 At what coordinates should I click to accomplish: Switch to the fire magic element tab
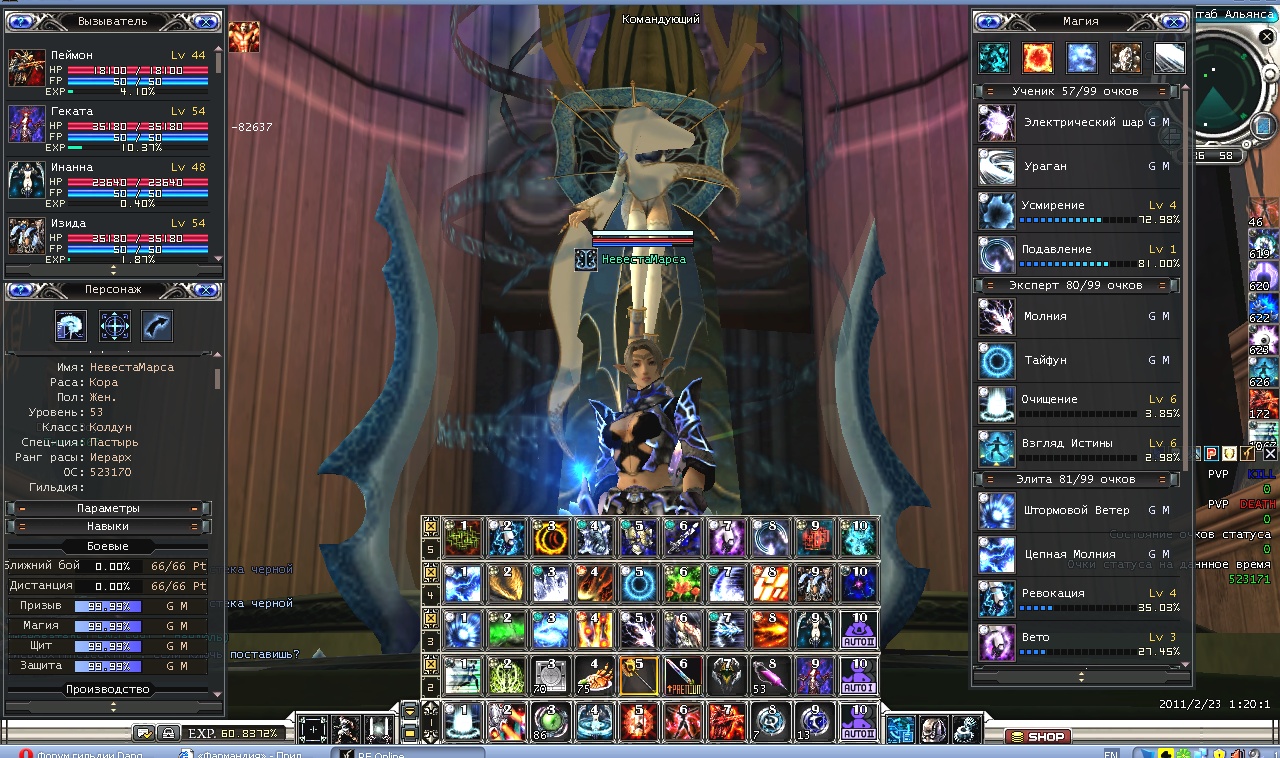tap(1037, 59)
